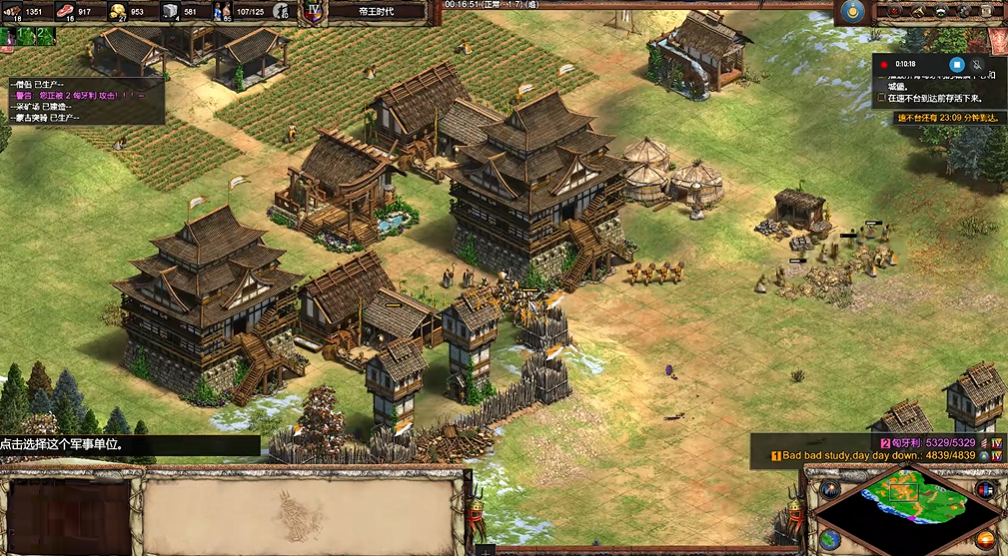This screenshot has width=1008, height=556.
Task: Select the idle villager icon in the top bar
Action: coord(281,11)
